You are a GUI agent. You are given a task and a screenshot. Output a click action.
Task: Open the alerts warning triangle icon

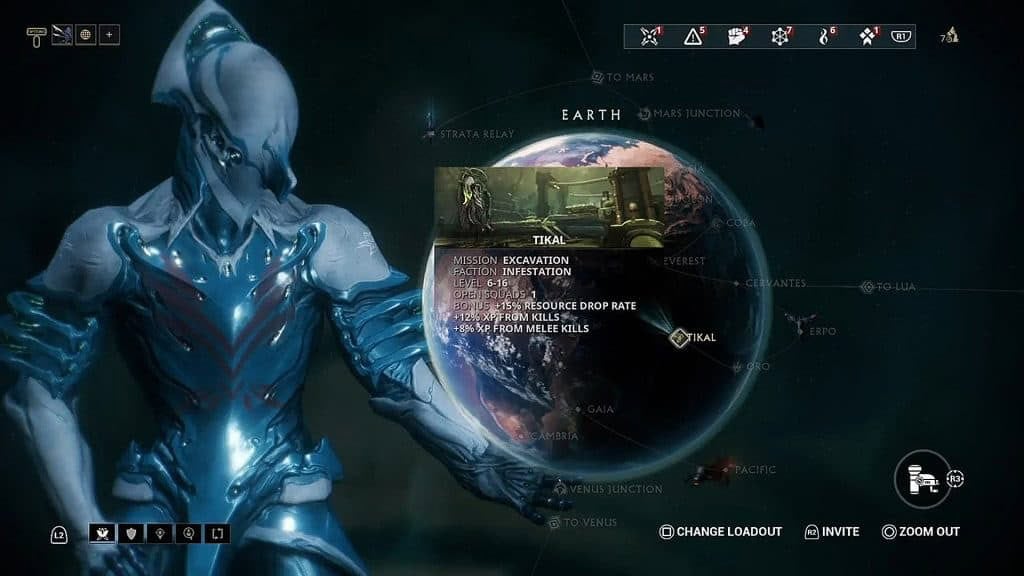[x=693, y=37]
